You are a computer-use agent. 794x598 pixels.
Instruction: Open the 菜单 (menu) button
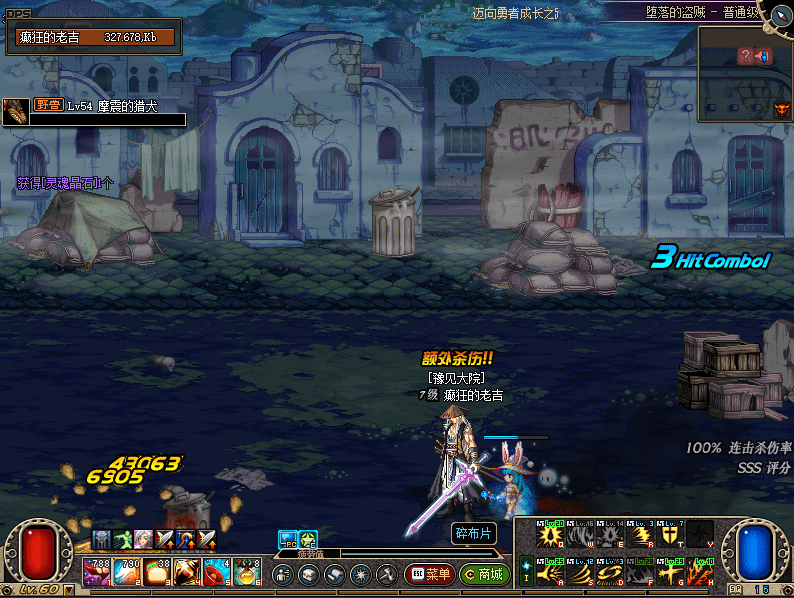pyautogui.click(x=429, y=574)
